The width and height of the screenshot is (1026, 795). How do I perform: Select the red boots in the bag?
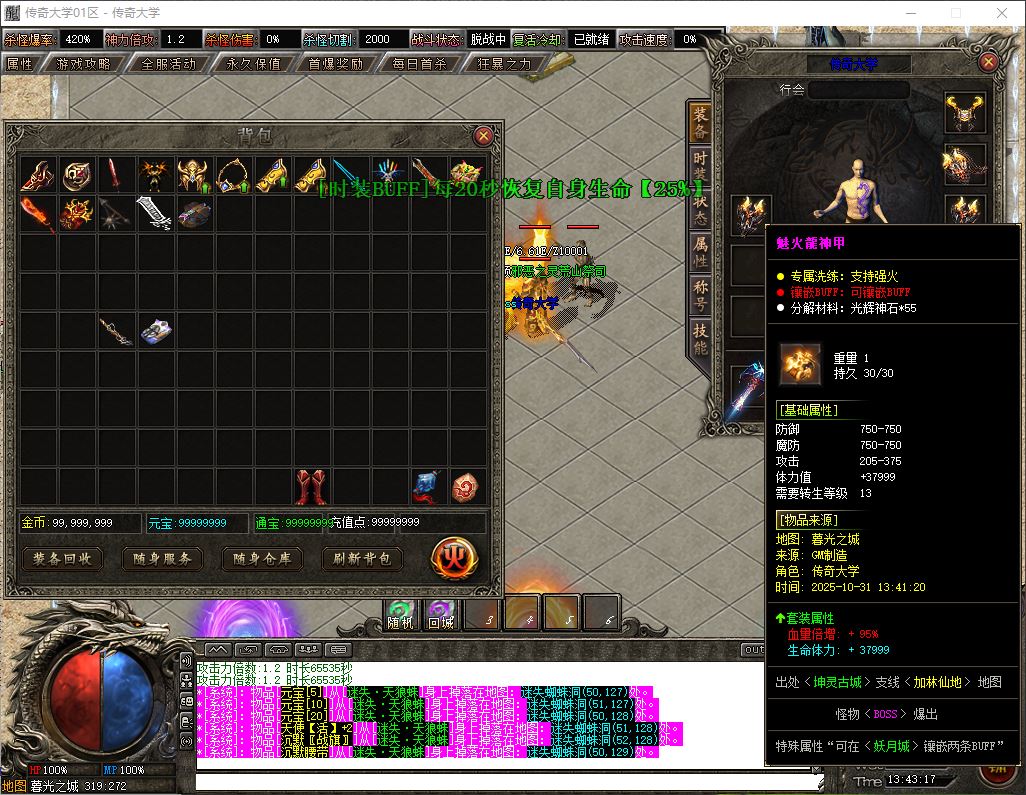[x=311, y=486]
